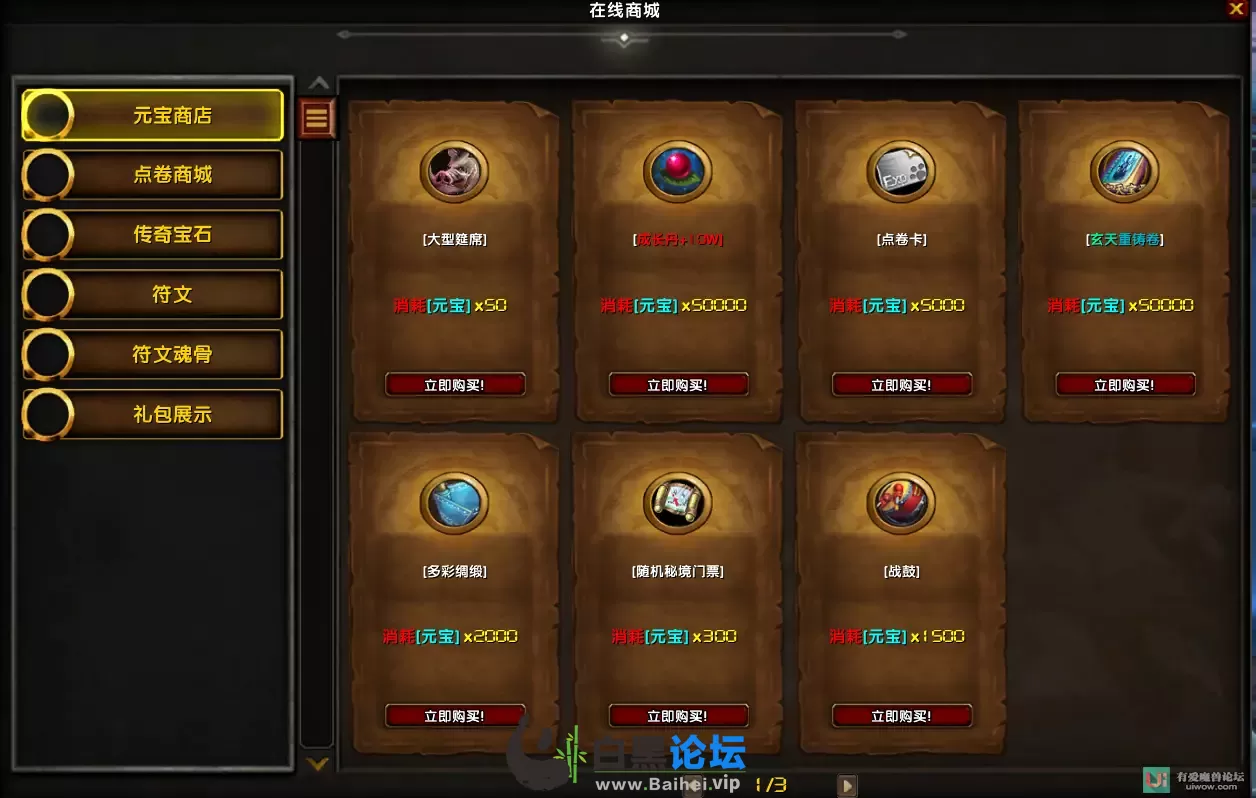Purchase the 玄天重铸卷 with its buy button
The height and width of the screenshot is (798, 1256).
point(1125,385)
